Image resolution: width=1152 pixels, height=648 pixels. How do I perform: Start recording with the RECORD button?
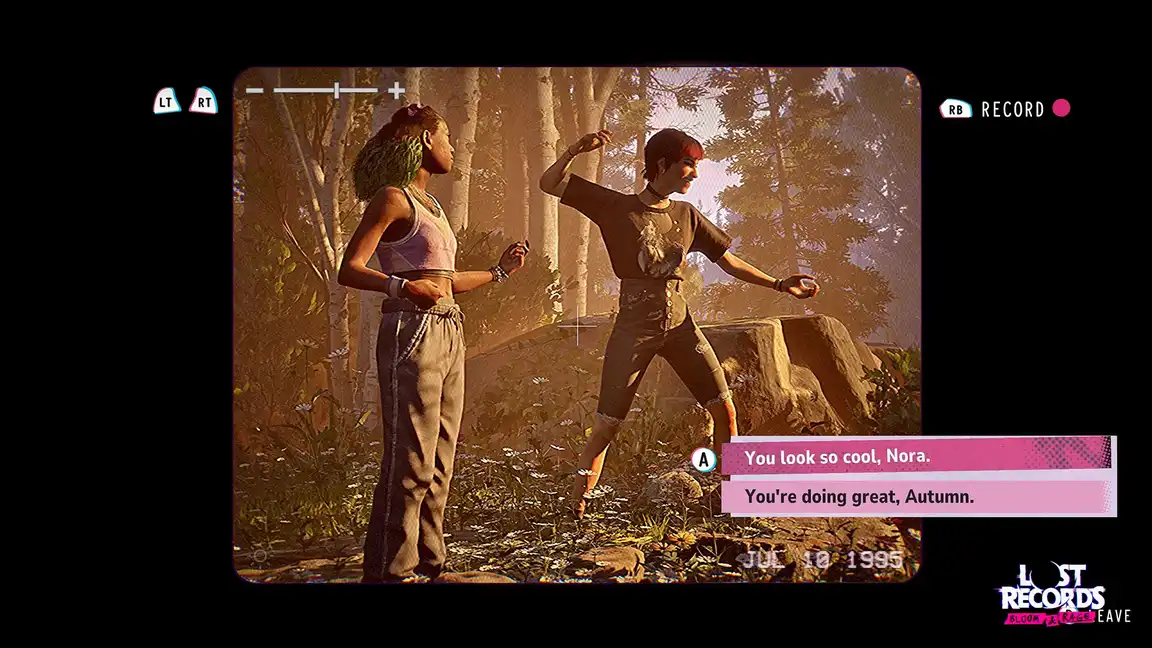[1012, 109]
